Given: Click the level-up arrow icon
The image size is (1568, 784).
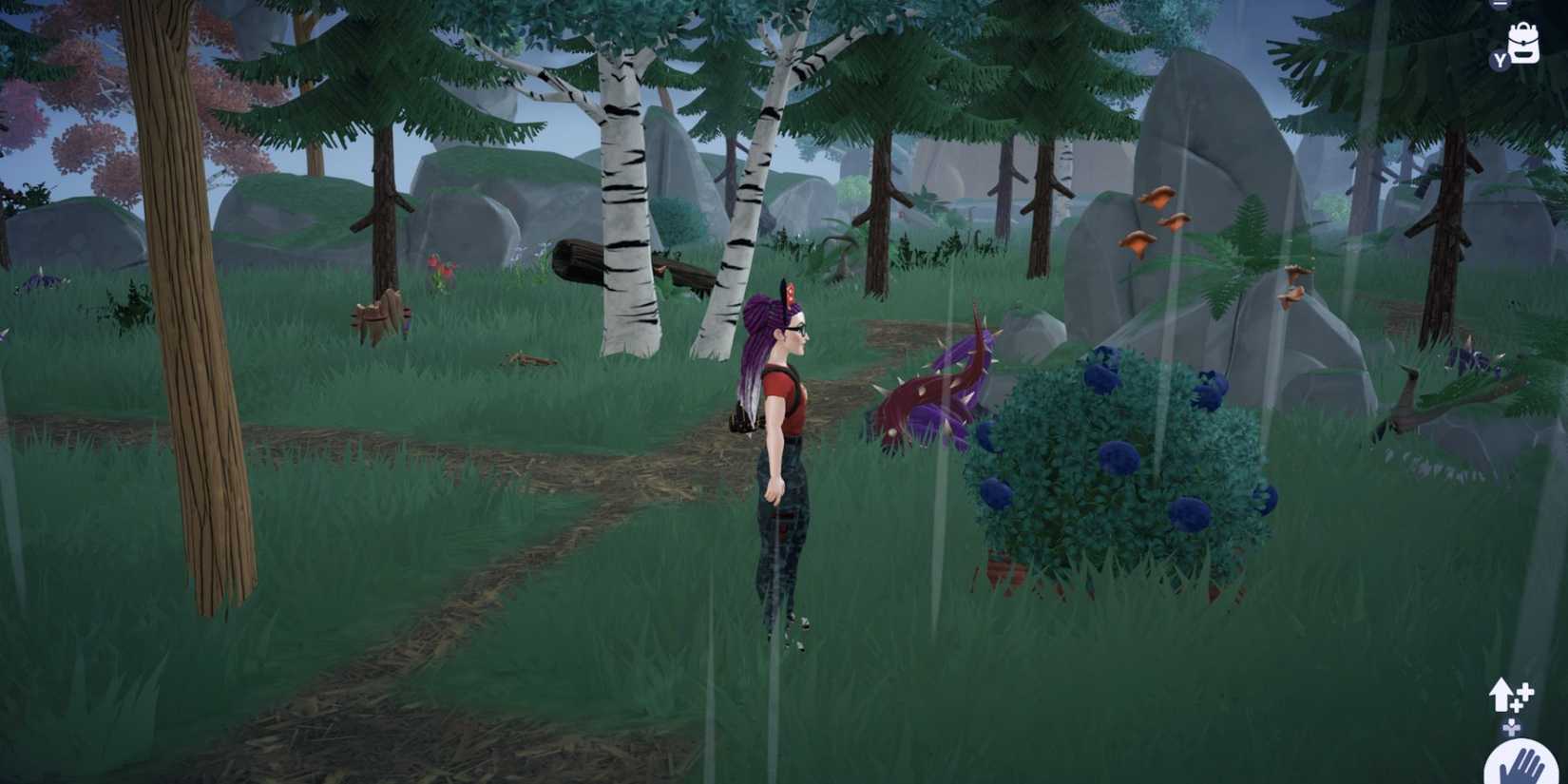Looking at the screenshot, I should click(x=1501, y=696).
